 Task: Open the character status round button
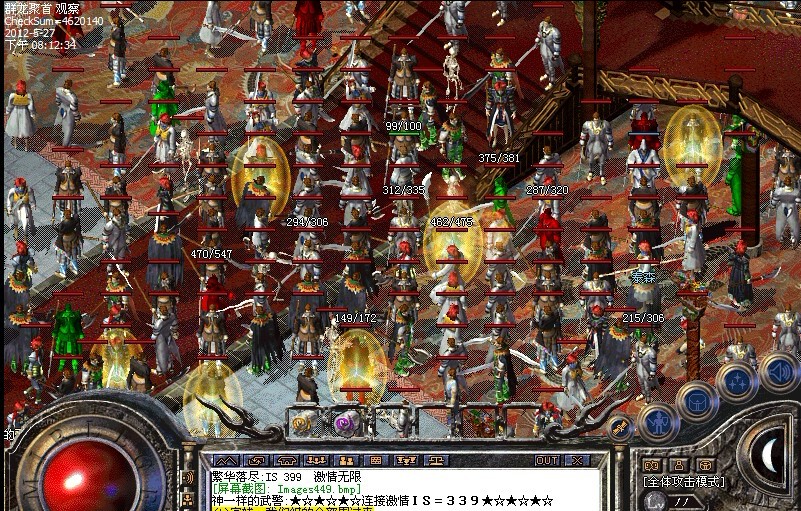click(x=657, y=423)
